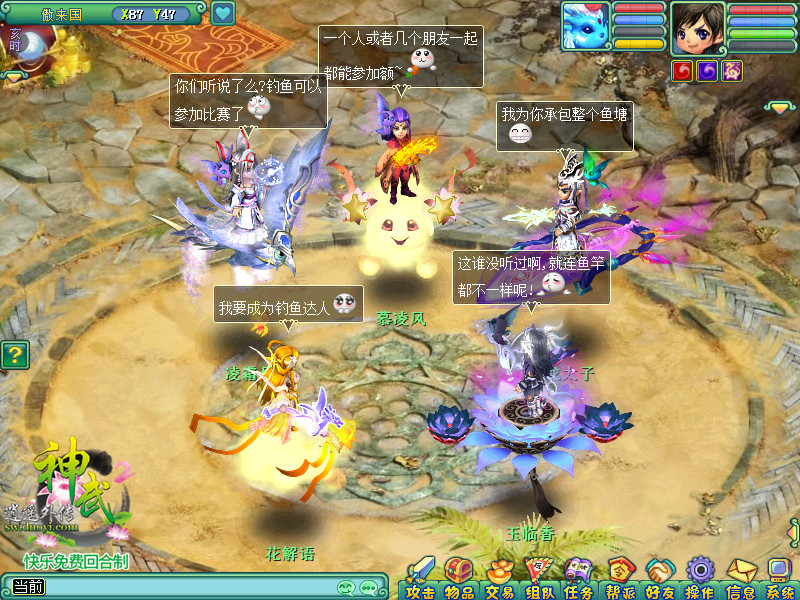Screen dimensions: 800x600
Task: Open the yellow question mark help button
Action: click(13, 355)
